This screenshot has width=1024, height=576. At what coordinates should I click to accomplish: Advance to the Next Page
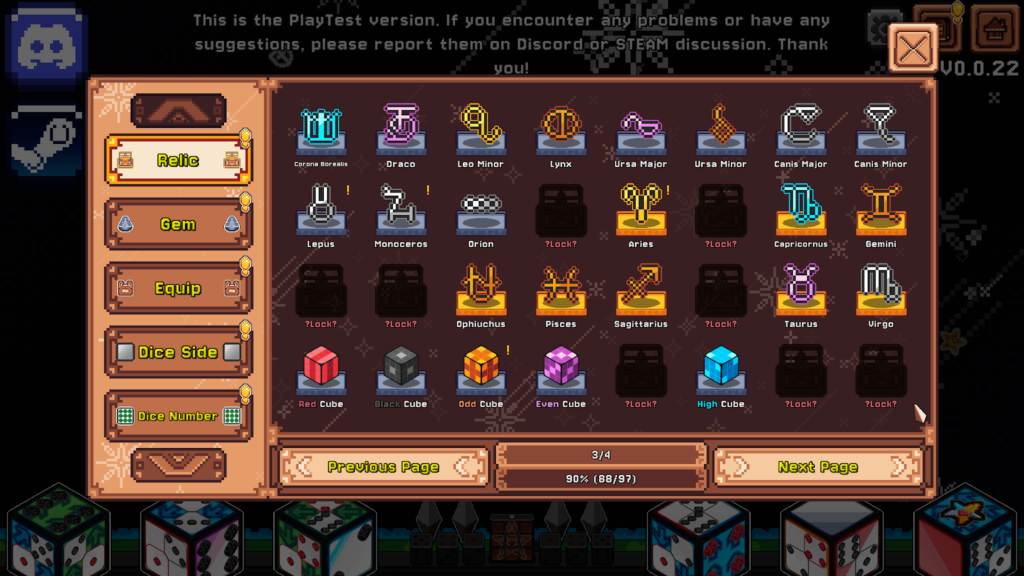[817, 467]
